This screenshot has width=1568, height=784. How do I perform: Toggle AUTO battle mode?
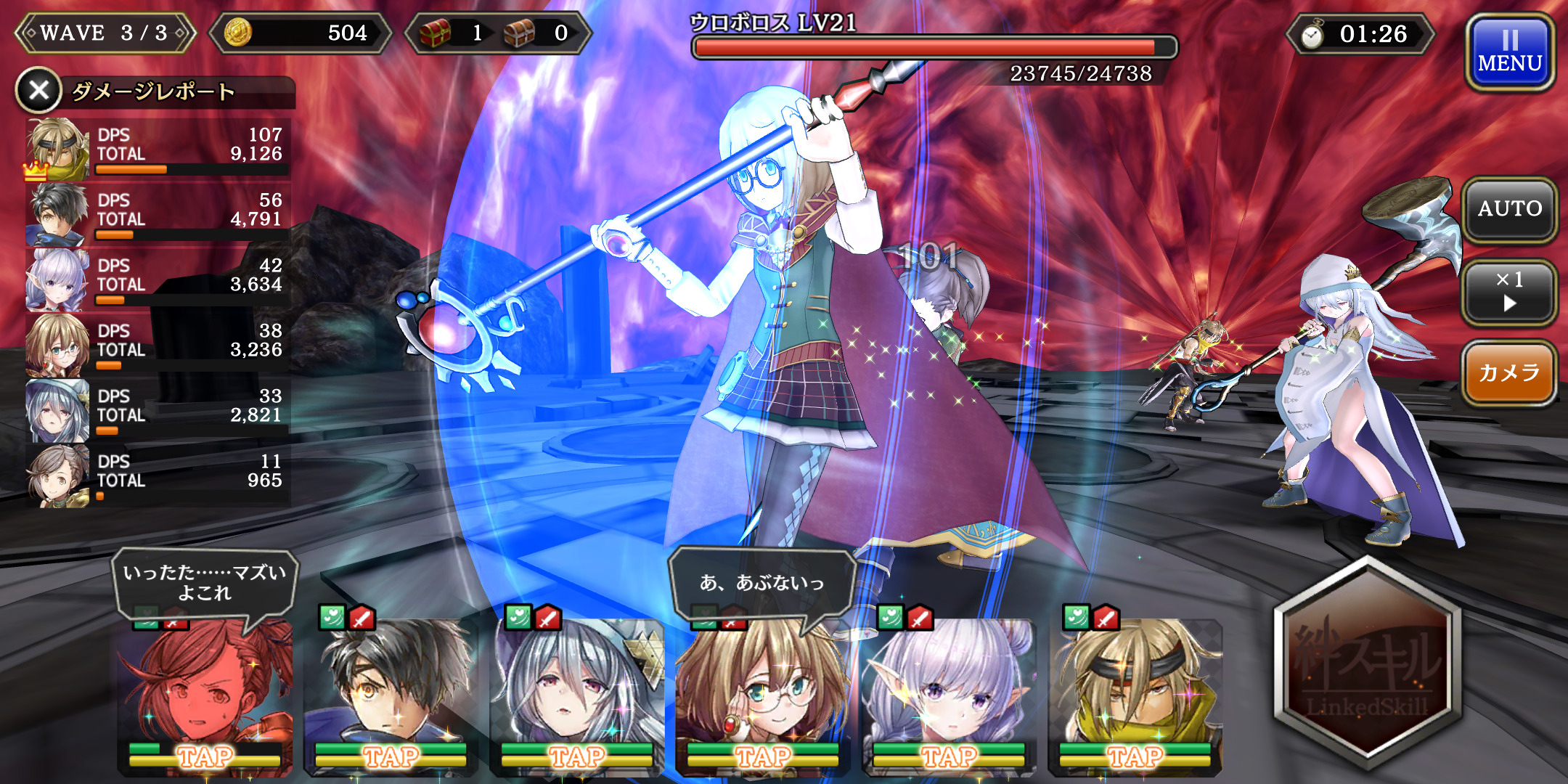pyautogui.click(x=1510, y=210)
